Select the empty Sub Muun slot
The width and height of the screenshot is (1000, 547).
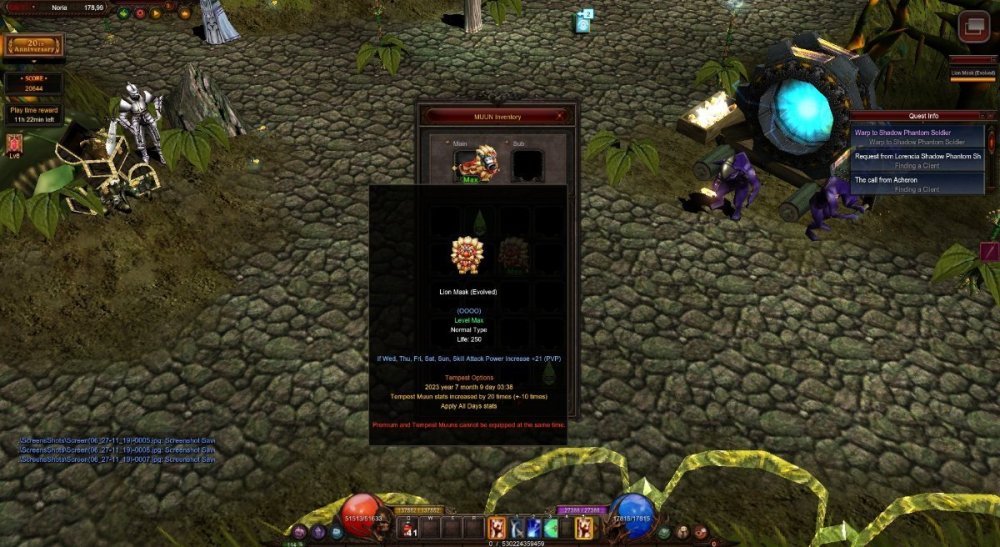(x=528, y=163)
